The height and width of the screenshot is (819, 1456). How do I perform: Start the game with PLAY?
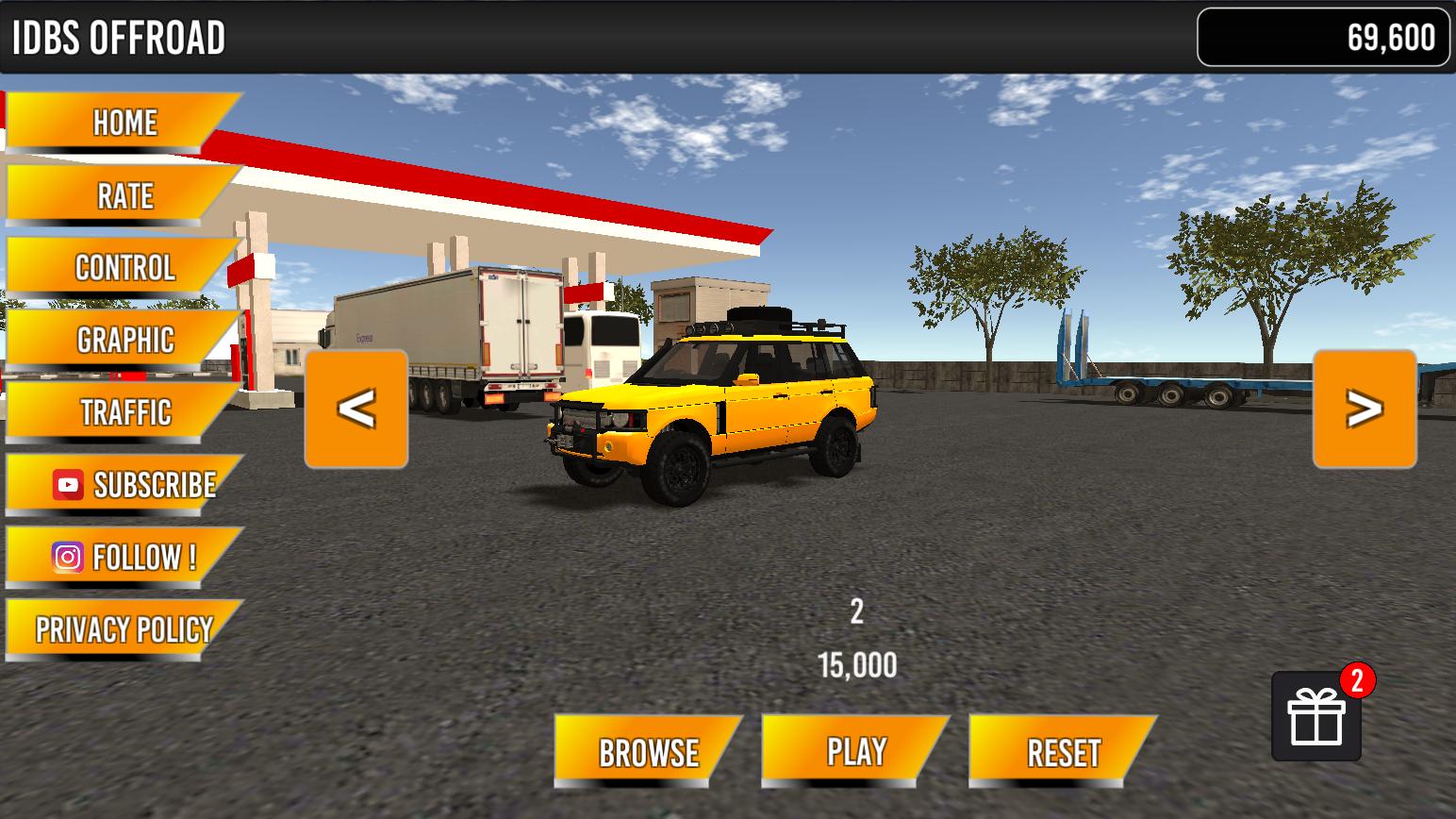click(x=855, y=752)
